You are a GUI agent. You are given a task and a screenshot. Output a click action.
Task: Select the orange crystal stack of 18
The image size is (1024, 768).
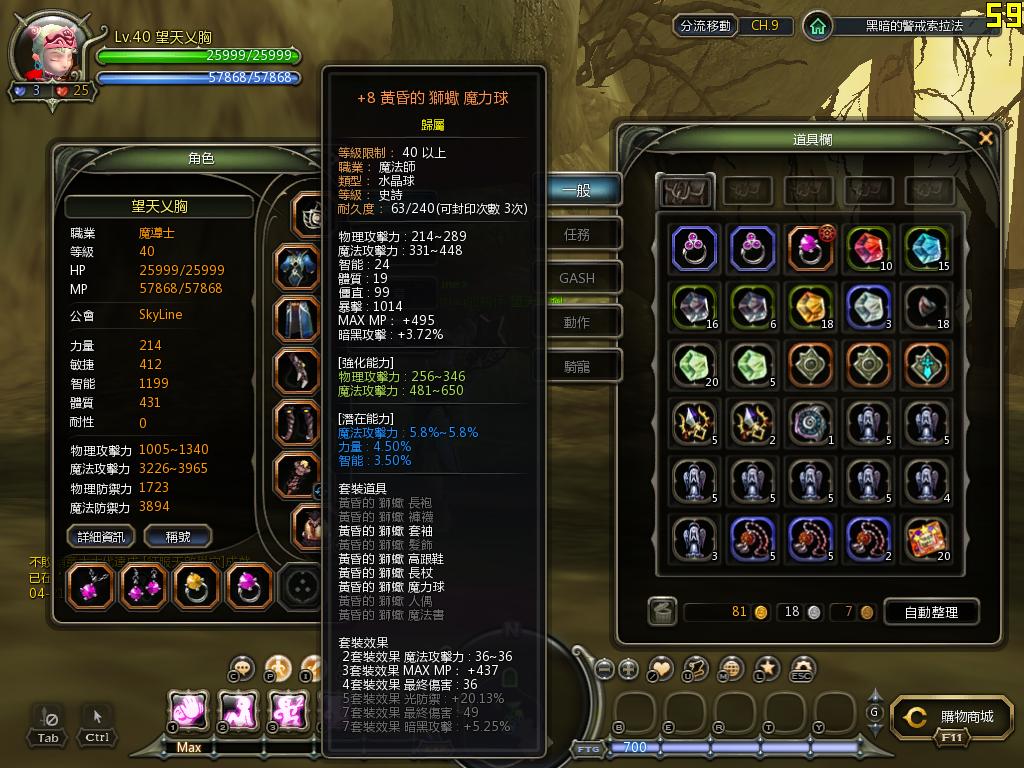point(812,306)
